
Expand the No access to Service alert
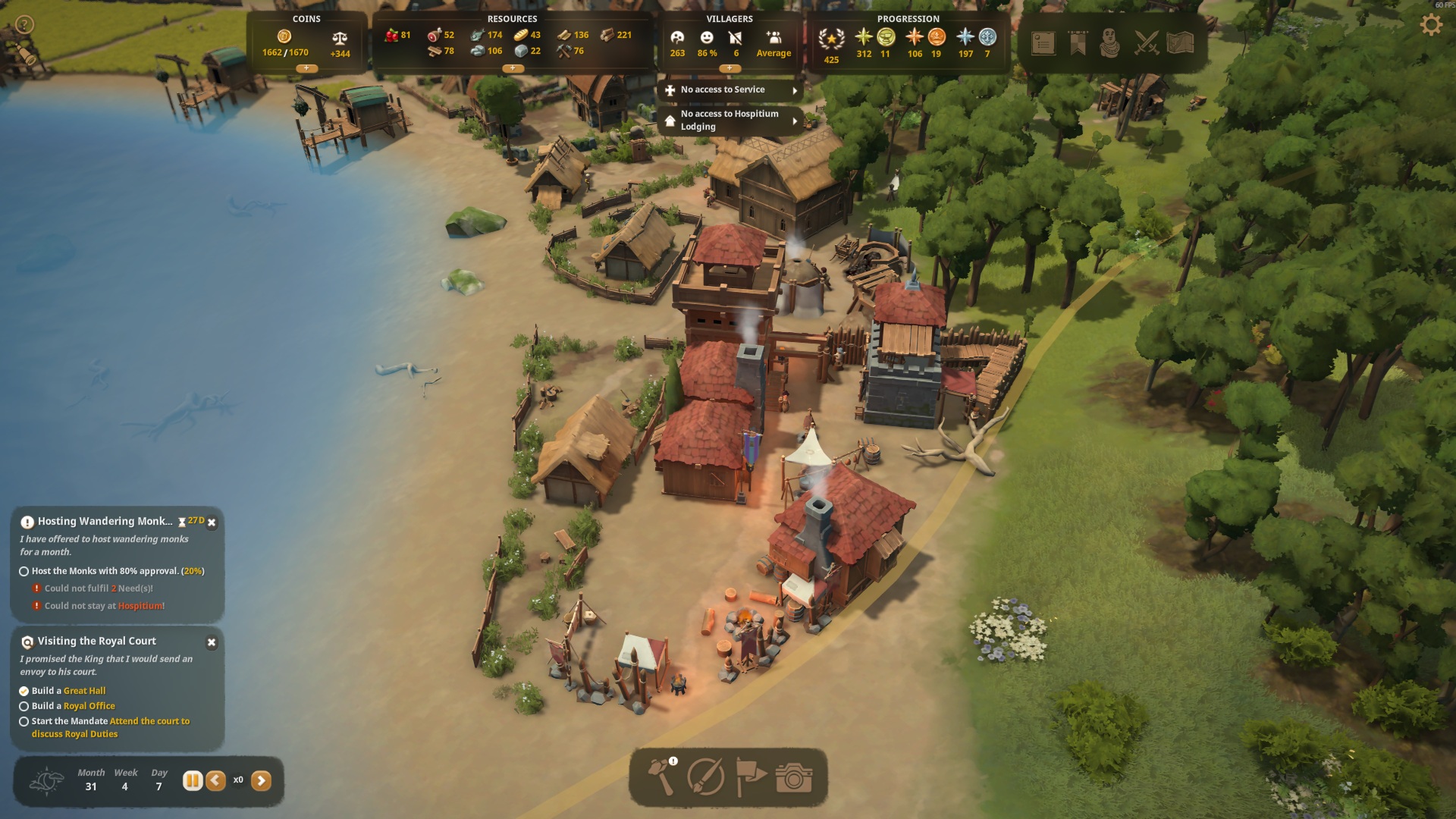[x=795, y=90]
